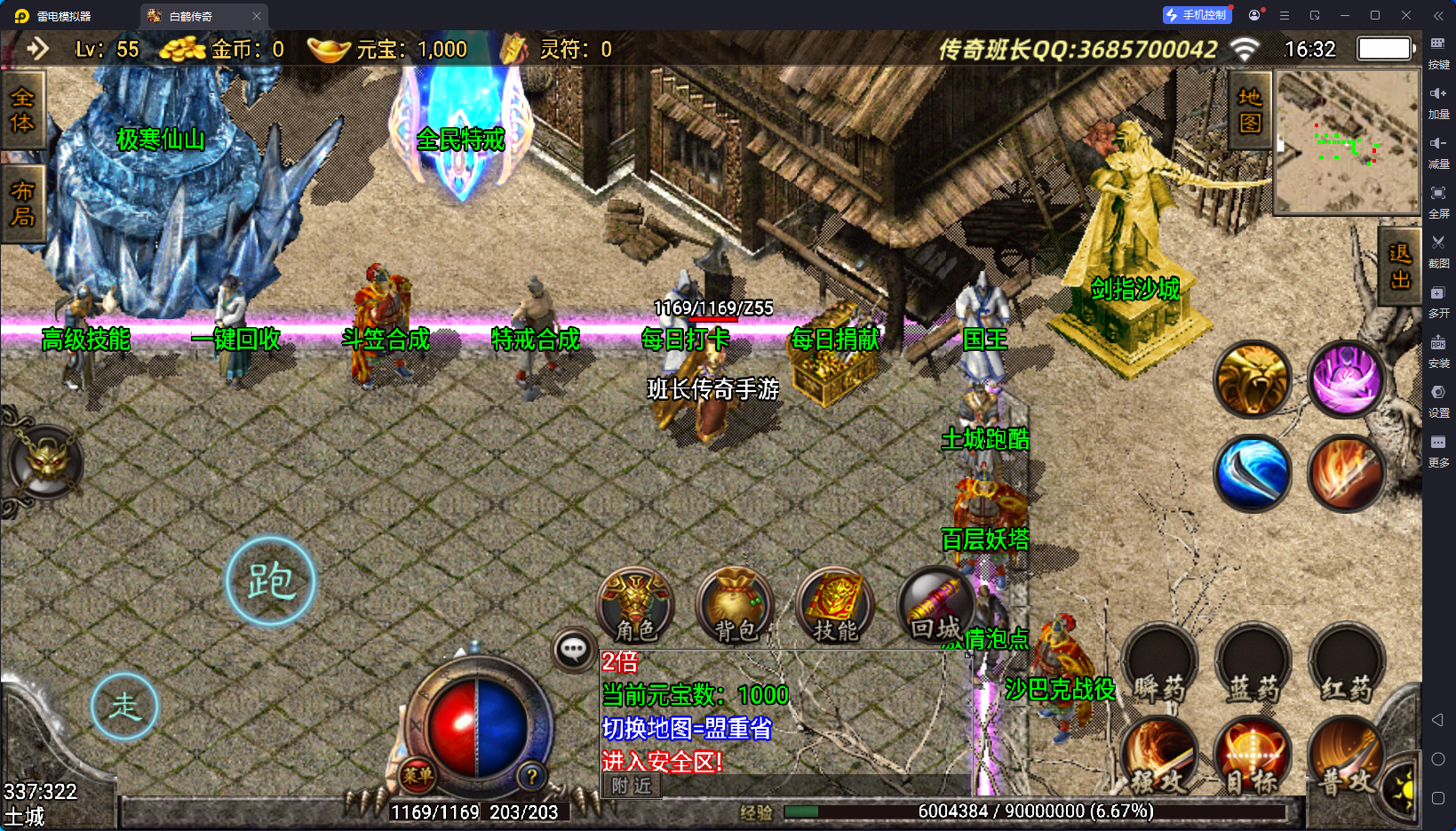Click the 退出 exit button

point(1400,267)
